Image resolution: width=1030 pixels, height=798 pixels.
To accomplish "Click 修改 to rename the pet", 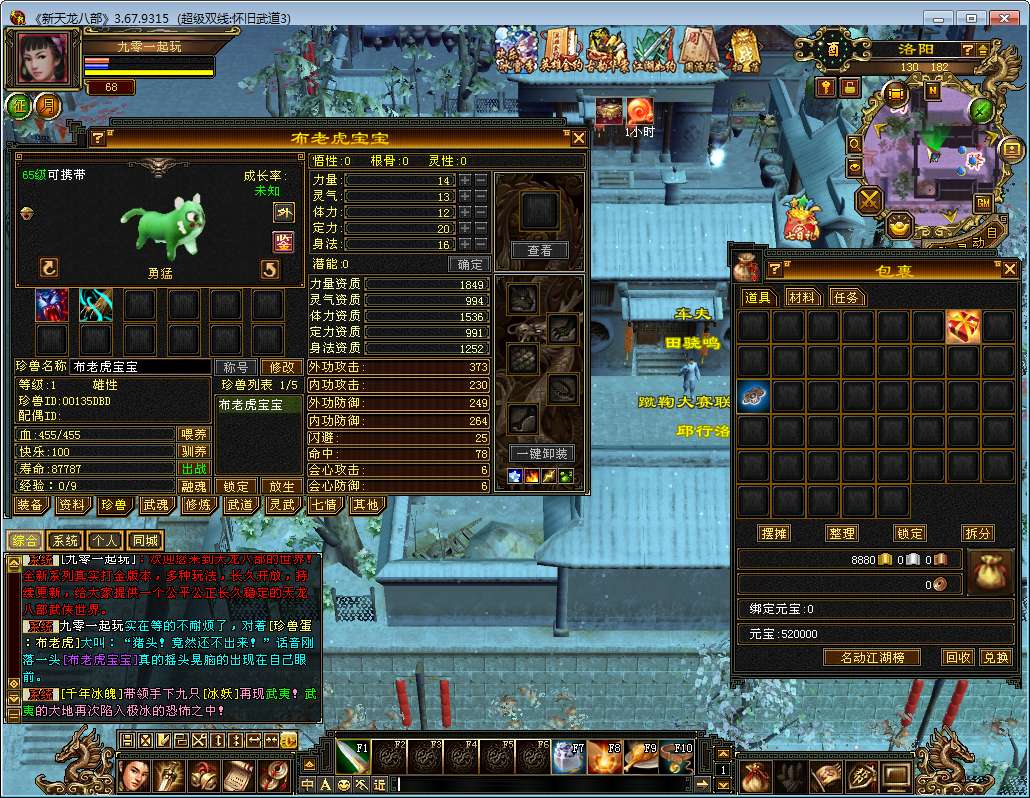I will click(x=282, y=367).
